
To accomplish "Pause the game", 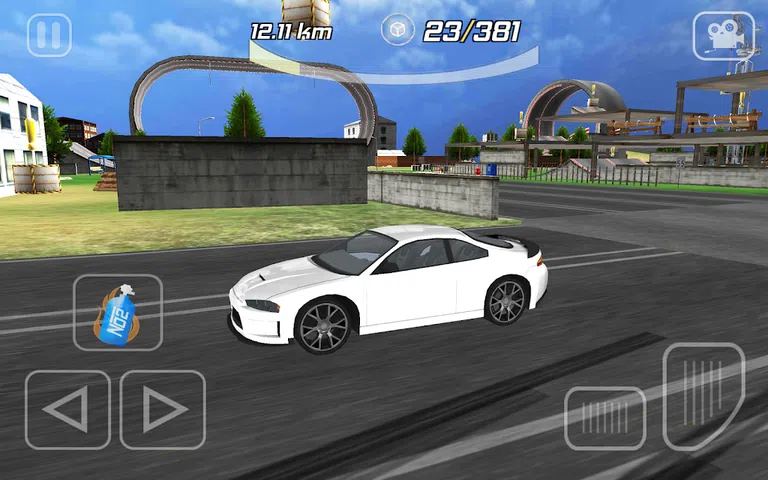I will pos(49,35).
